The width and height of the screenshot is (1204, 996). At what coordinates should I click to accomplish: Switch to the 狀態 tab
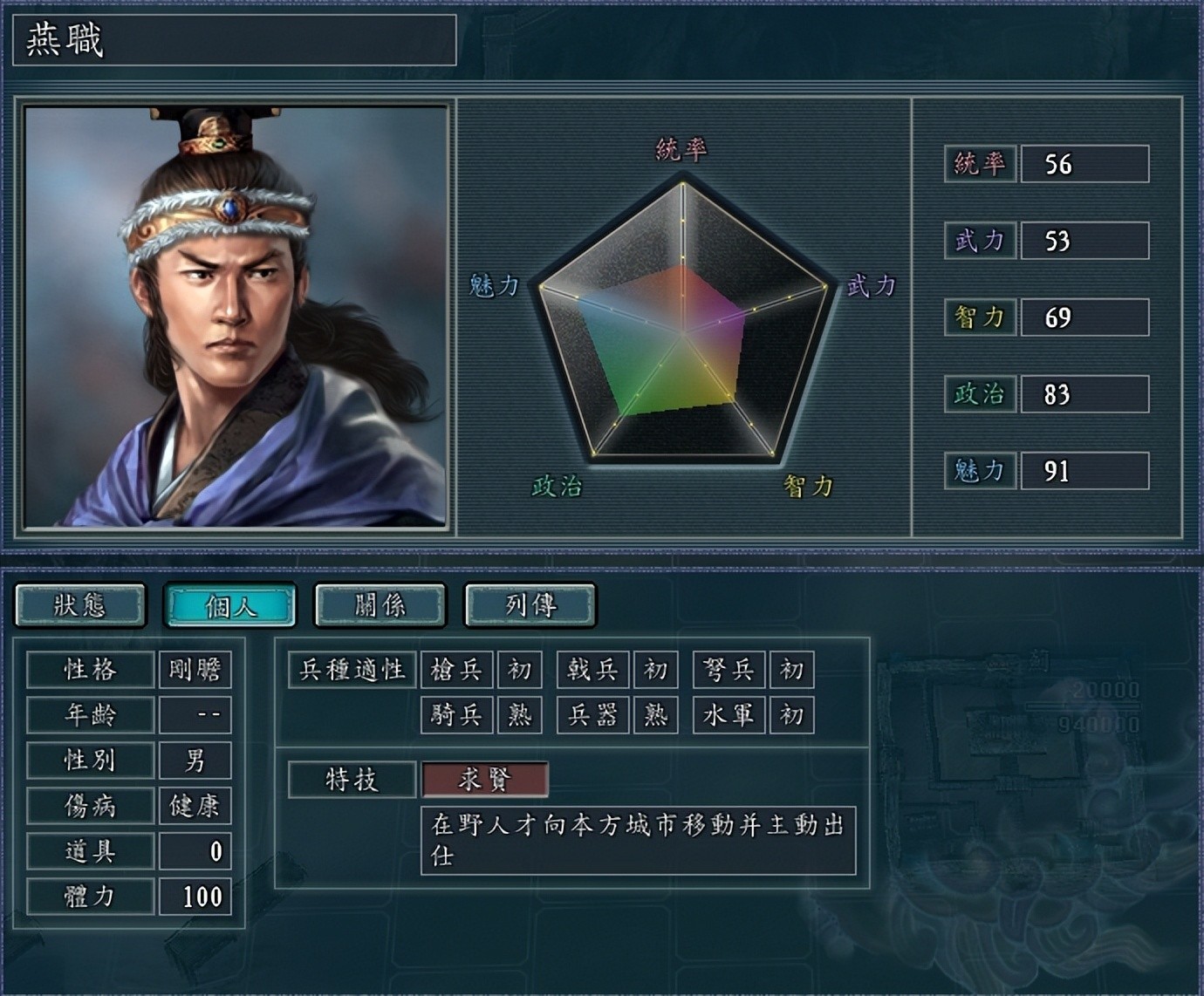coord(80,605)
